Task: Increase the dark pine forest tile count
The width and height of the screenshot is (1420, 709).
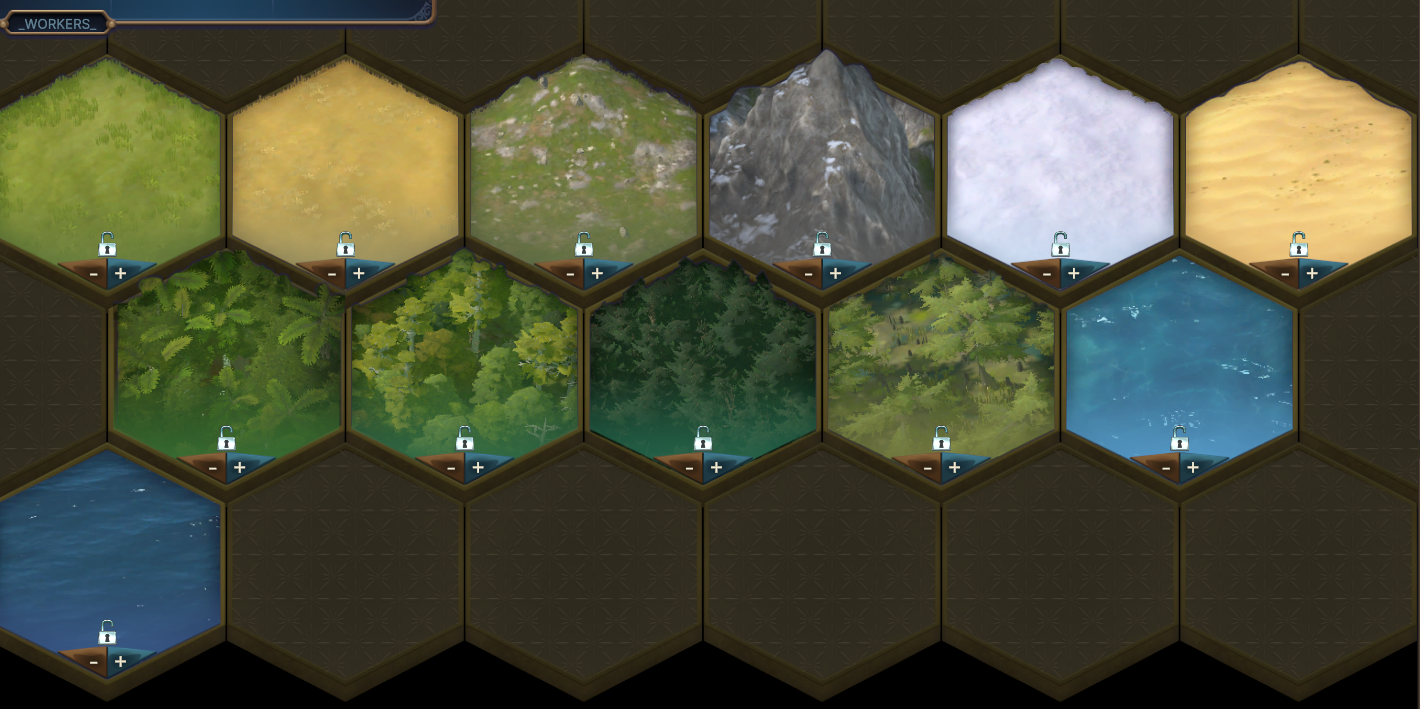Action: (716, 467)
